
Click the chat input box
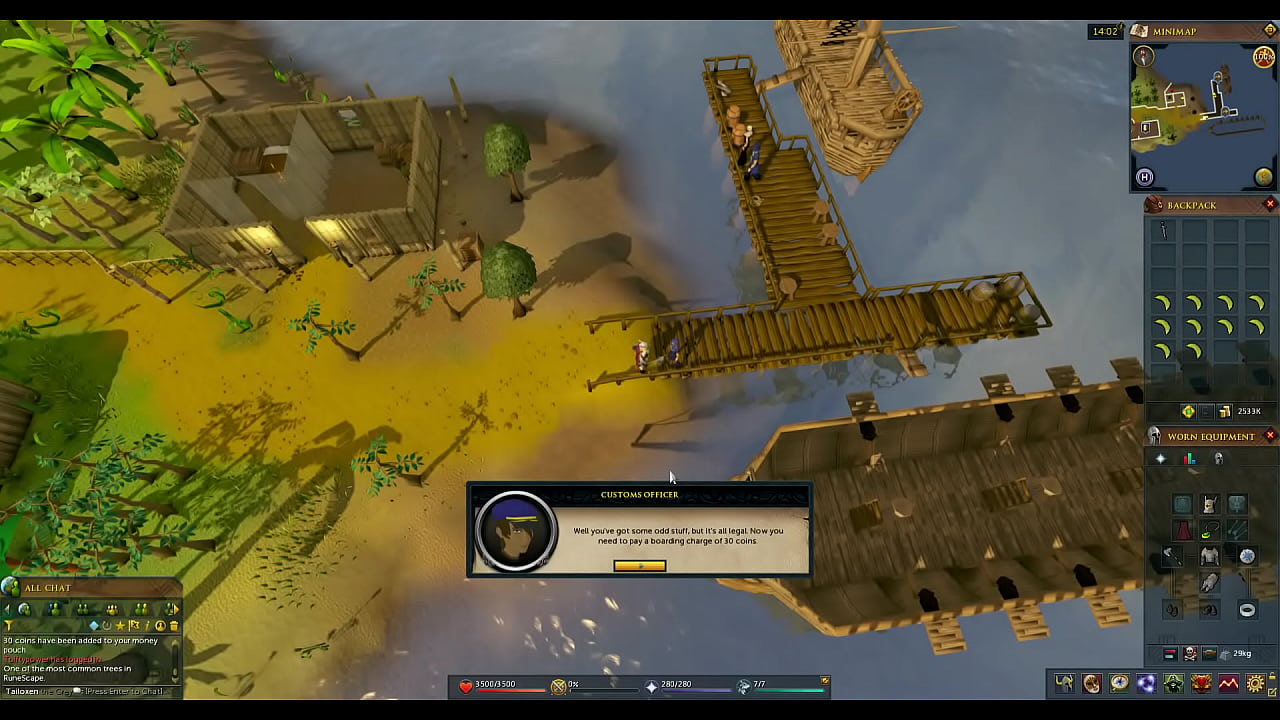point(90,691)
